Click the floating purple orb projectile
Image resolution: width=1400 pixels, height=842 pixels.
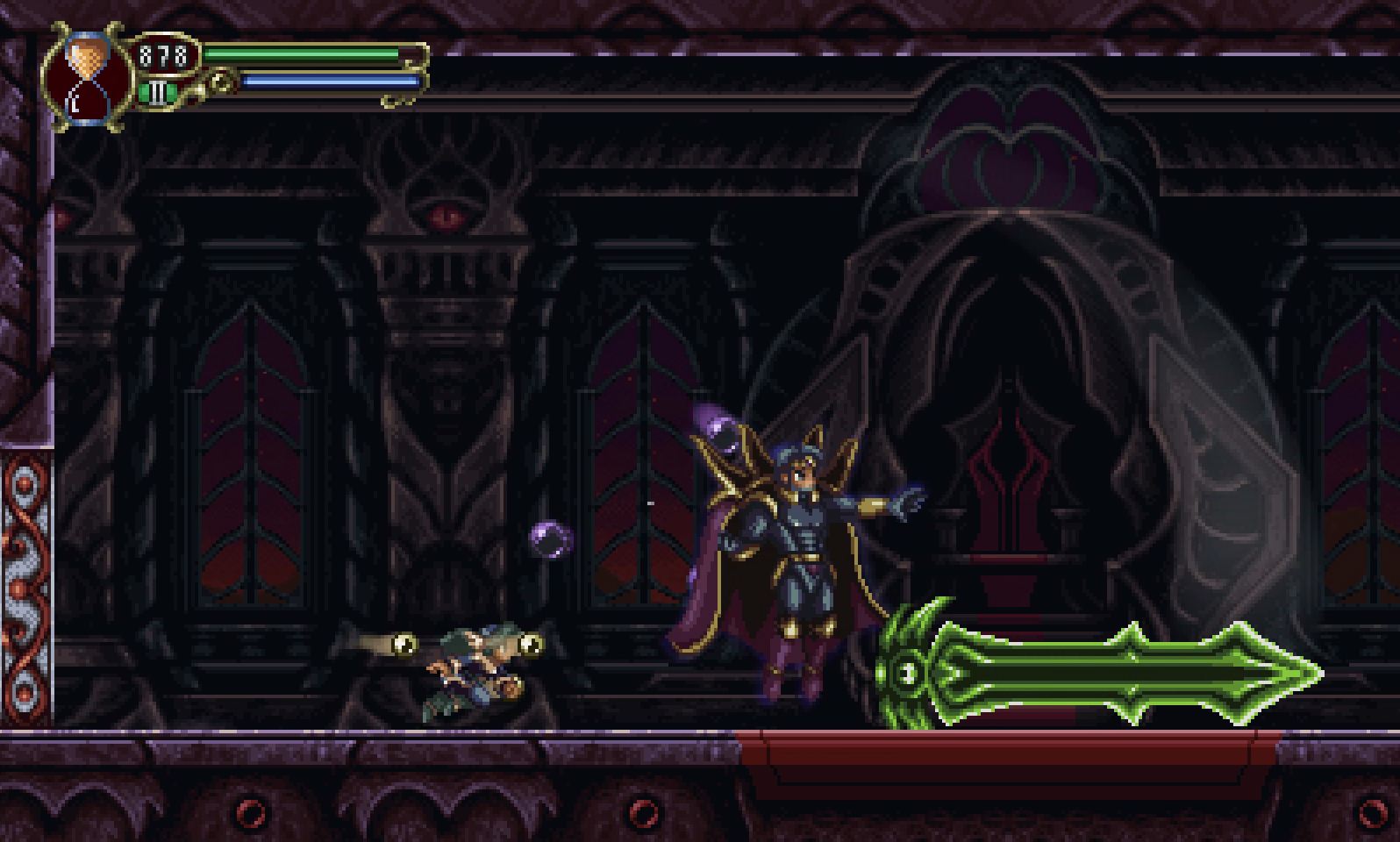coord(553,538)
